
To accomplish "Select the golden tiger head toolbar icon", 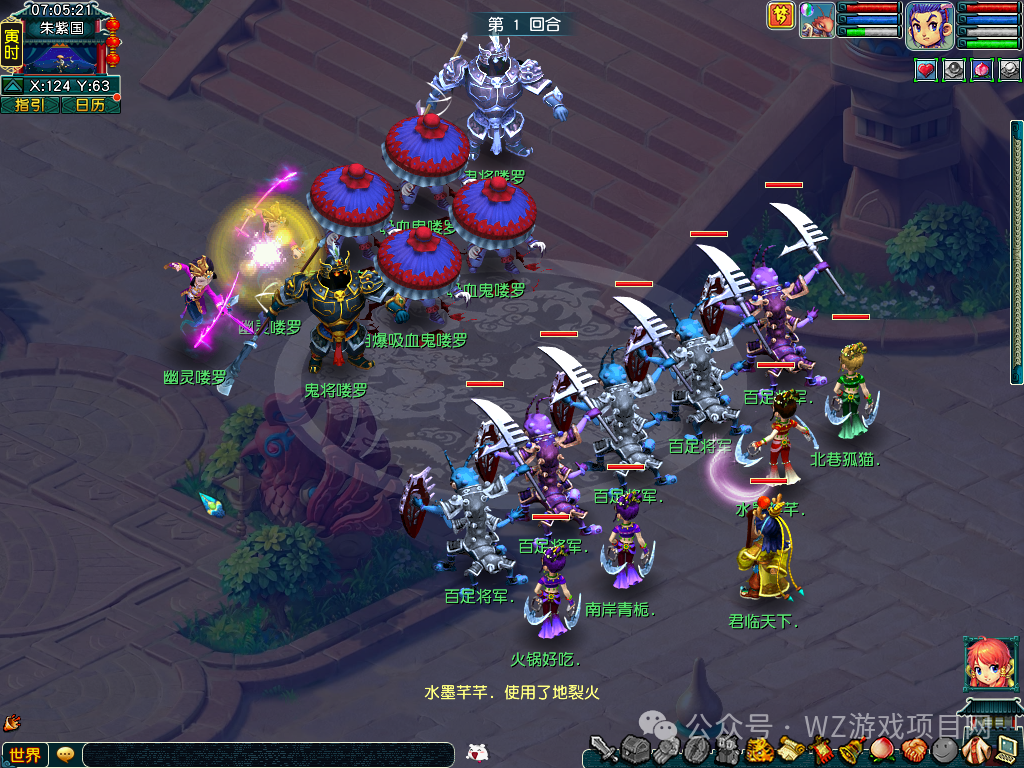I will 760,750.
